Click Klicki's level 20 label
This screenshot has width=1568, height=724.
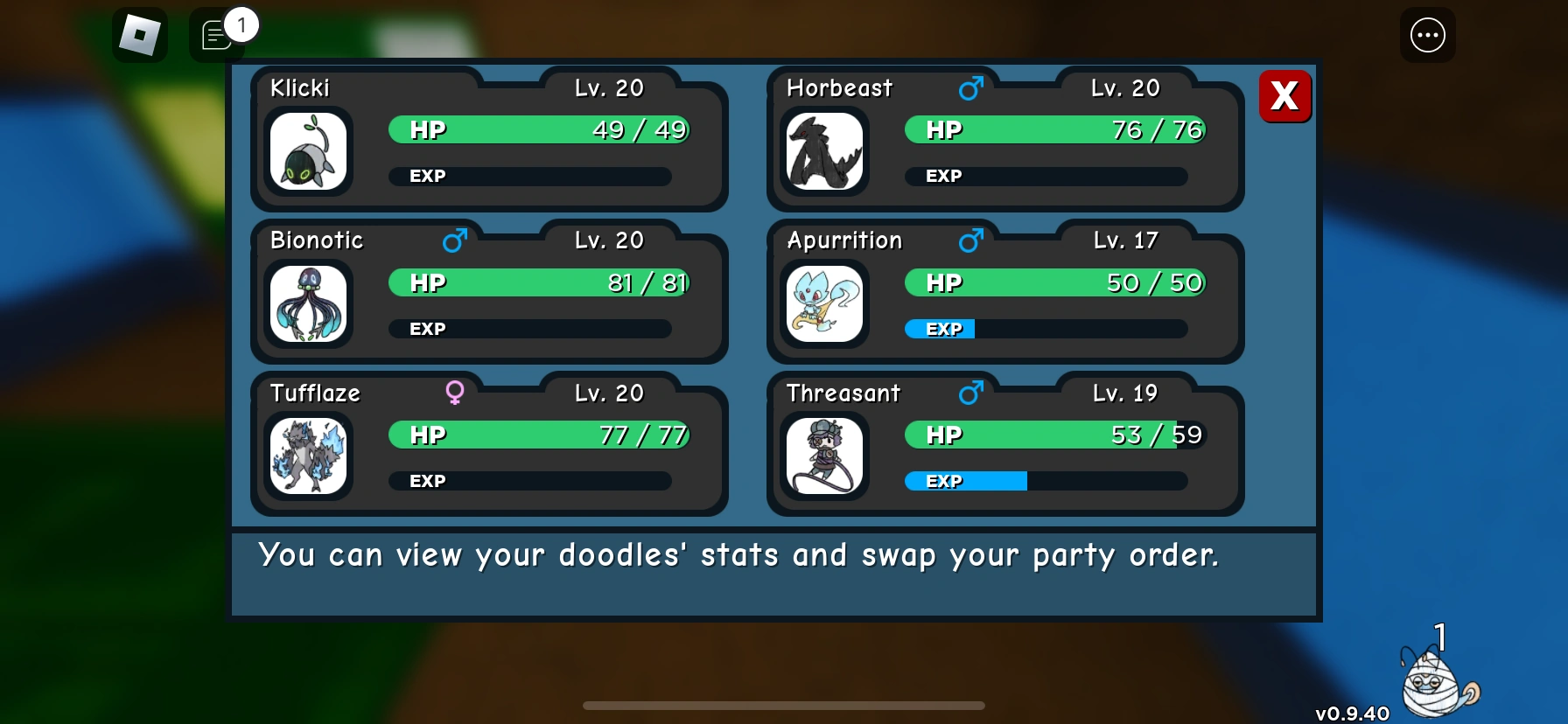(x=610, y=87)
